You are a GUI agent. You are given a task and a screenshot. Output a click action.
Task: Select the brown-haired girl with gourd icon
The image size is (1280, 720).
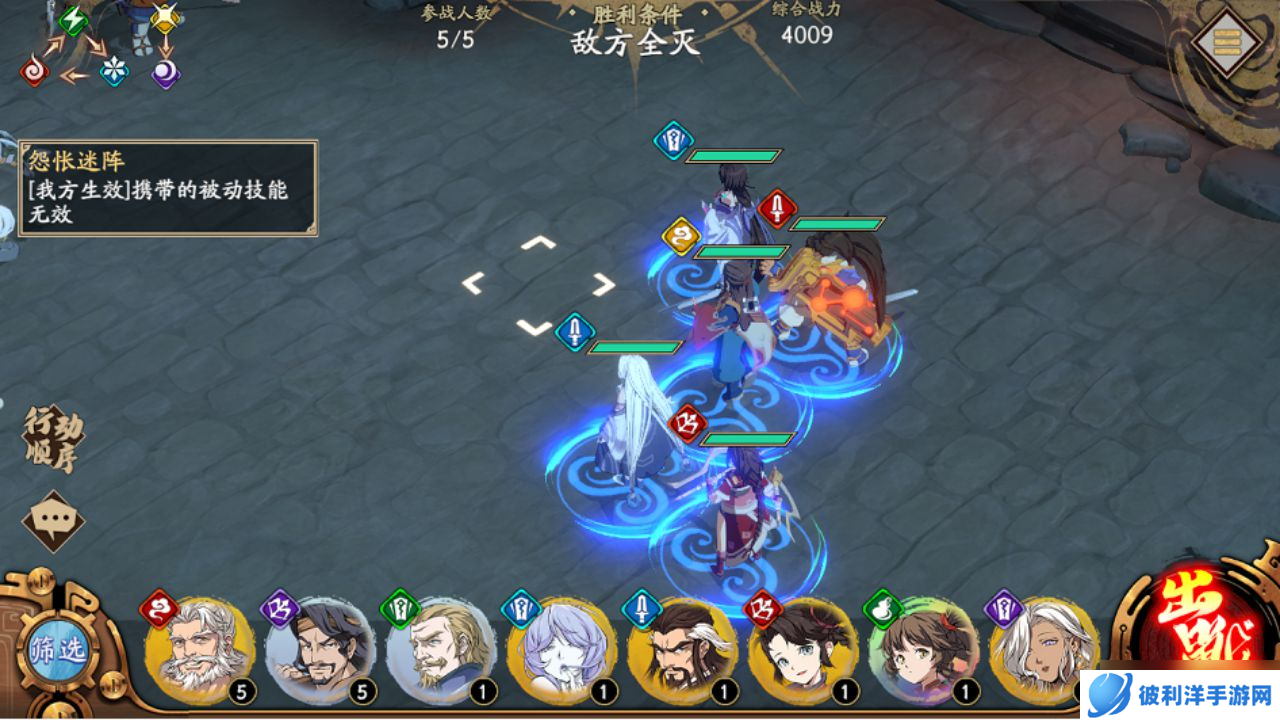click(924, 651)
